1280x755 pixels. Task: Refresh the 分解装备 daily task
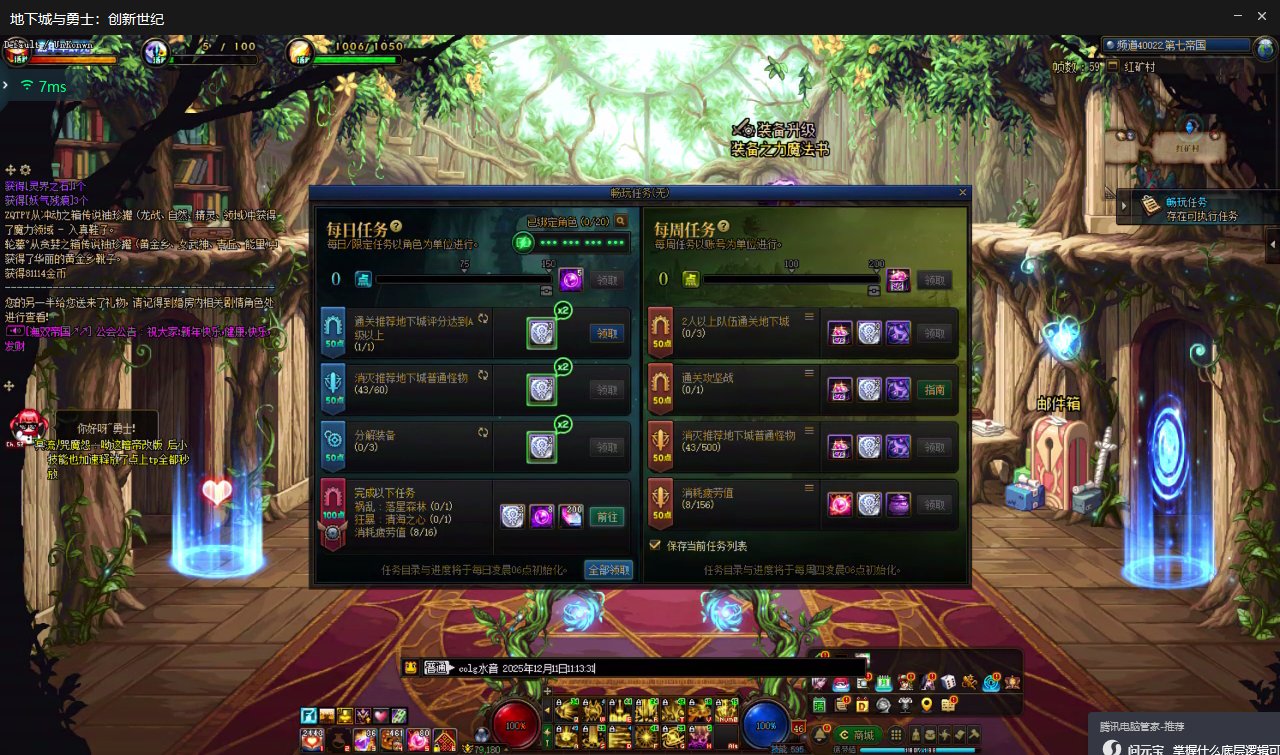pos(484,433)
